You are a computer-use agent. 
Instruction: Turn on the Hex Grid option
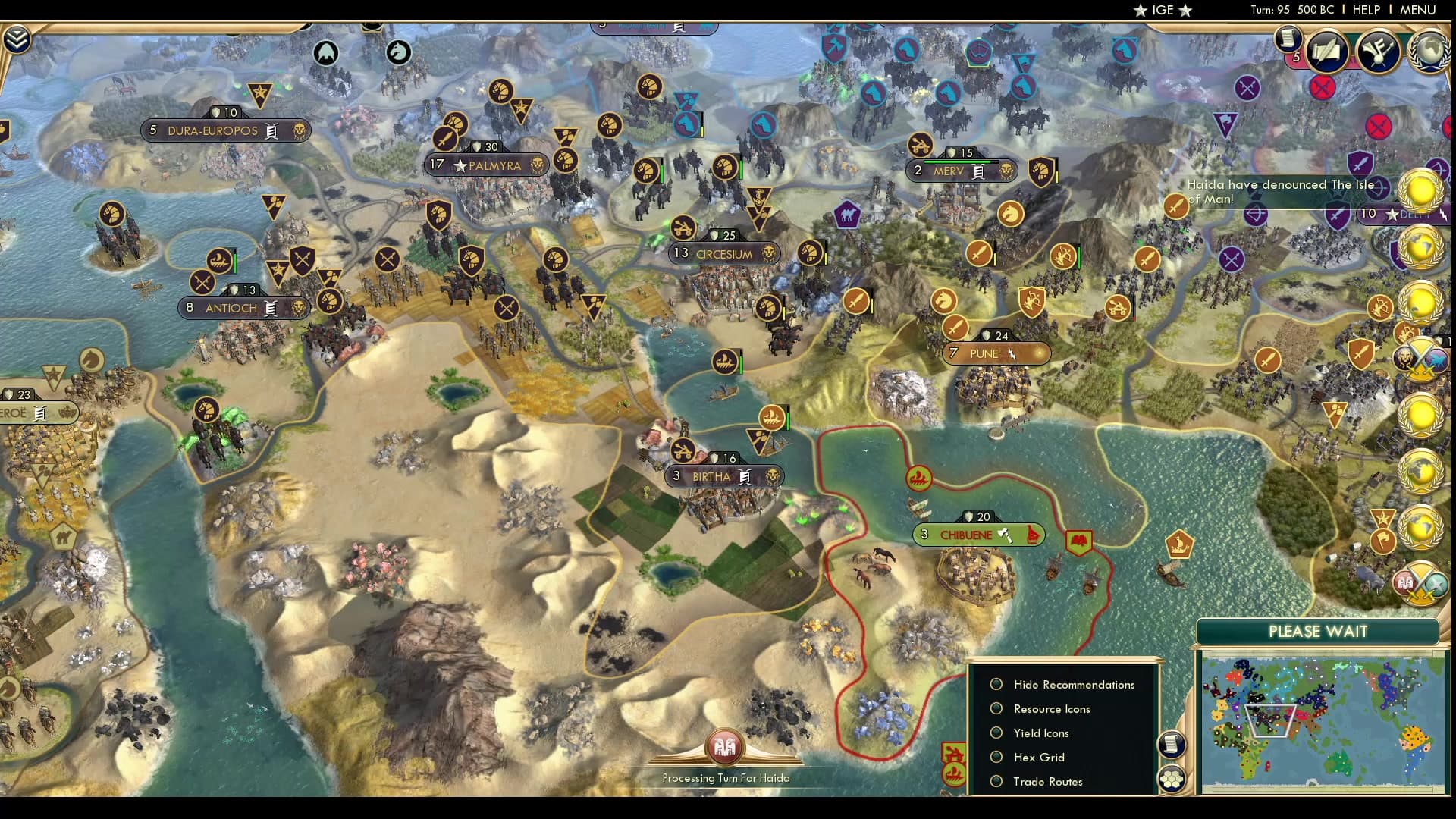pyautogui.click(x=1037, y=757)
